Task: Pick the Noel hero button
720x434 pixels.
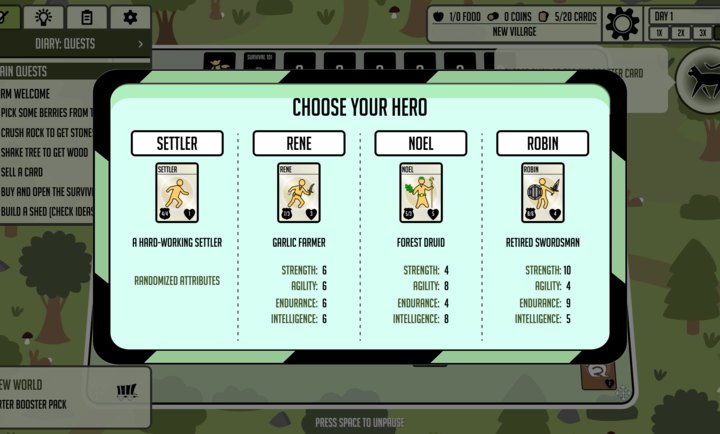Action: (421, 143)
